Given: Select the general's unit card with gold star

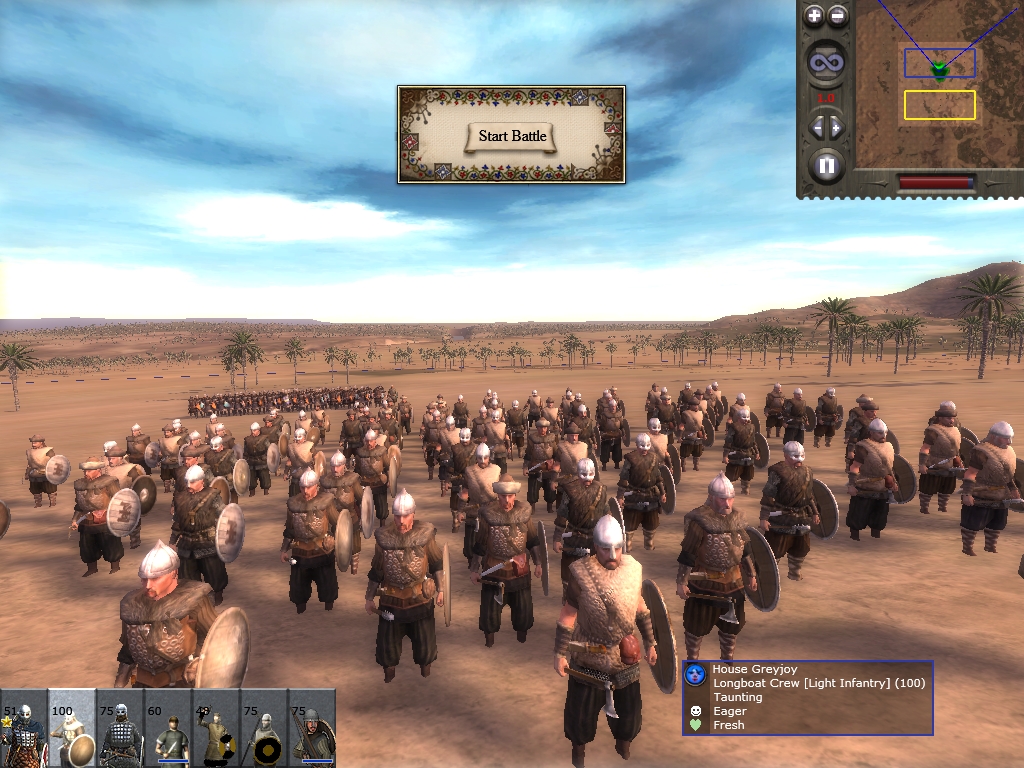Looking at the screenshot, I should click(x=24, y=729).
